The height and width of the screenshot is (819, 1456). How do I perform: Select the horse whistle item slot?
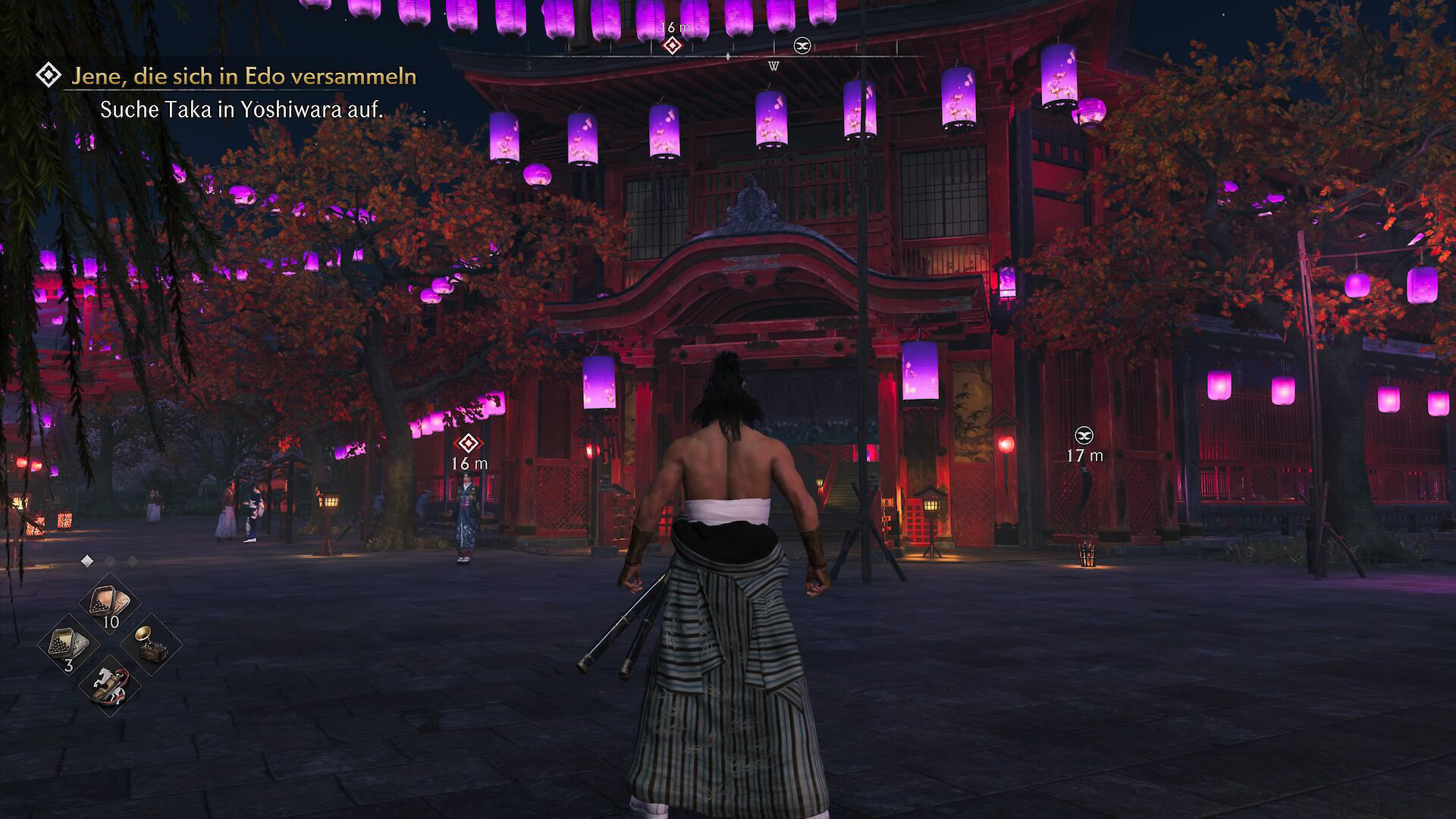pos(109,686)
